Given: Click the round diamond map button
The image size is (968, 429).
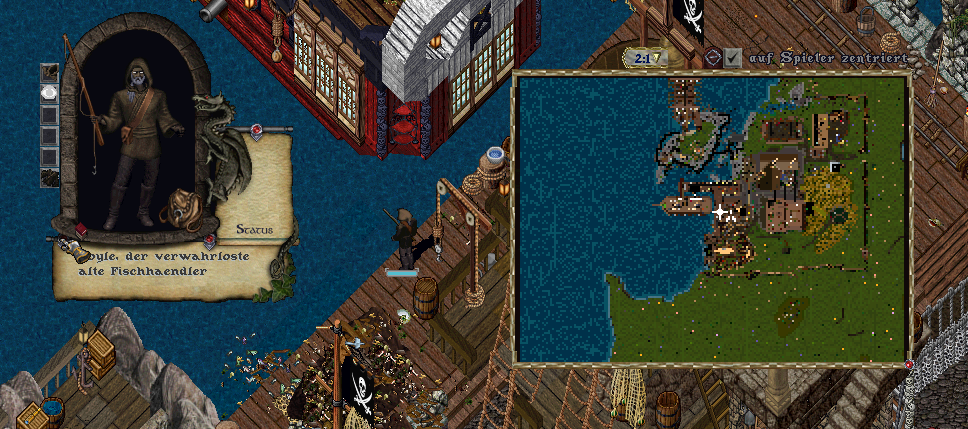Looking at the screenshot, I should 713,59.
